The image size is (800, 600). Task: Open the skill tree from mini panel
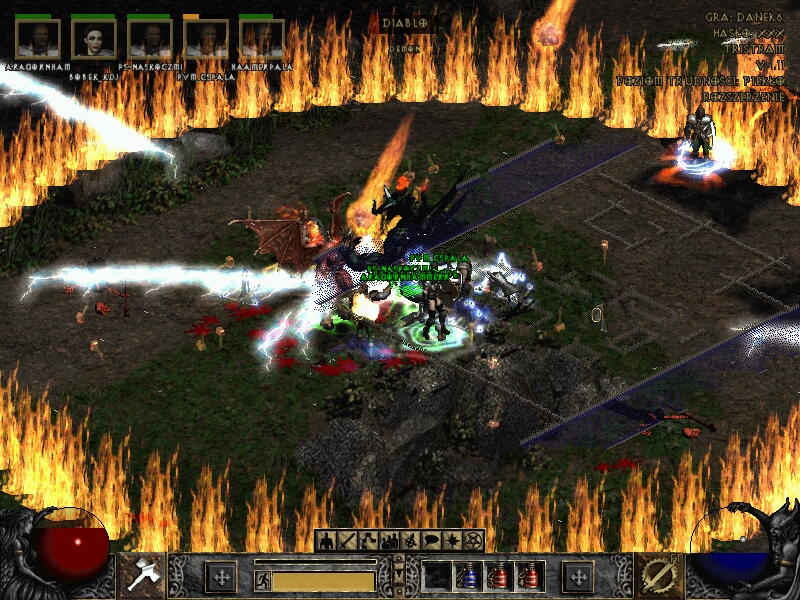click(366, 541)
